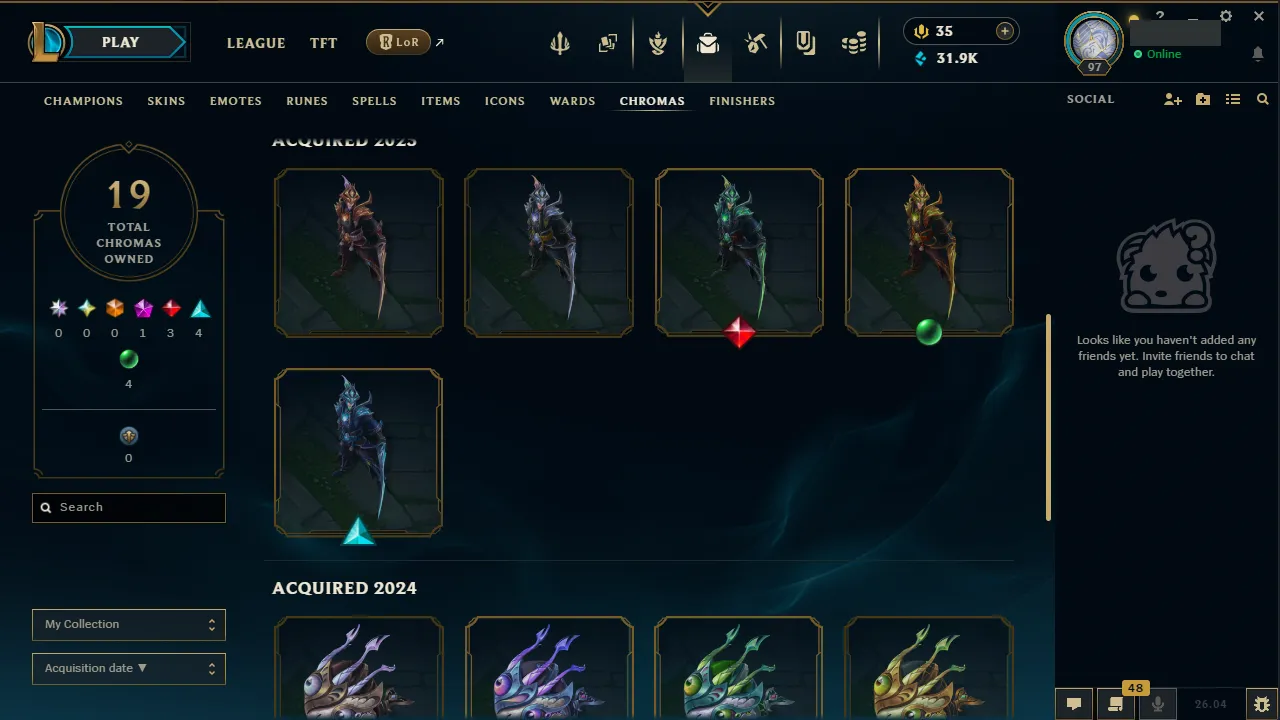The width and height of the screenshot is (1280, 720).
Task: Toggle the voice chat microphone mute
Action: click(x=1157, y=703)
